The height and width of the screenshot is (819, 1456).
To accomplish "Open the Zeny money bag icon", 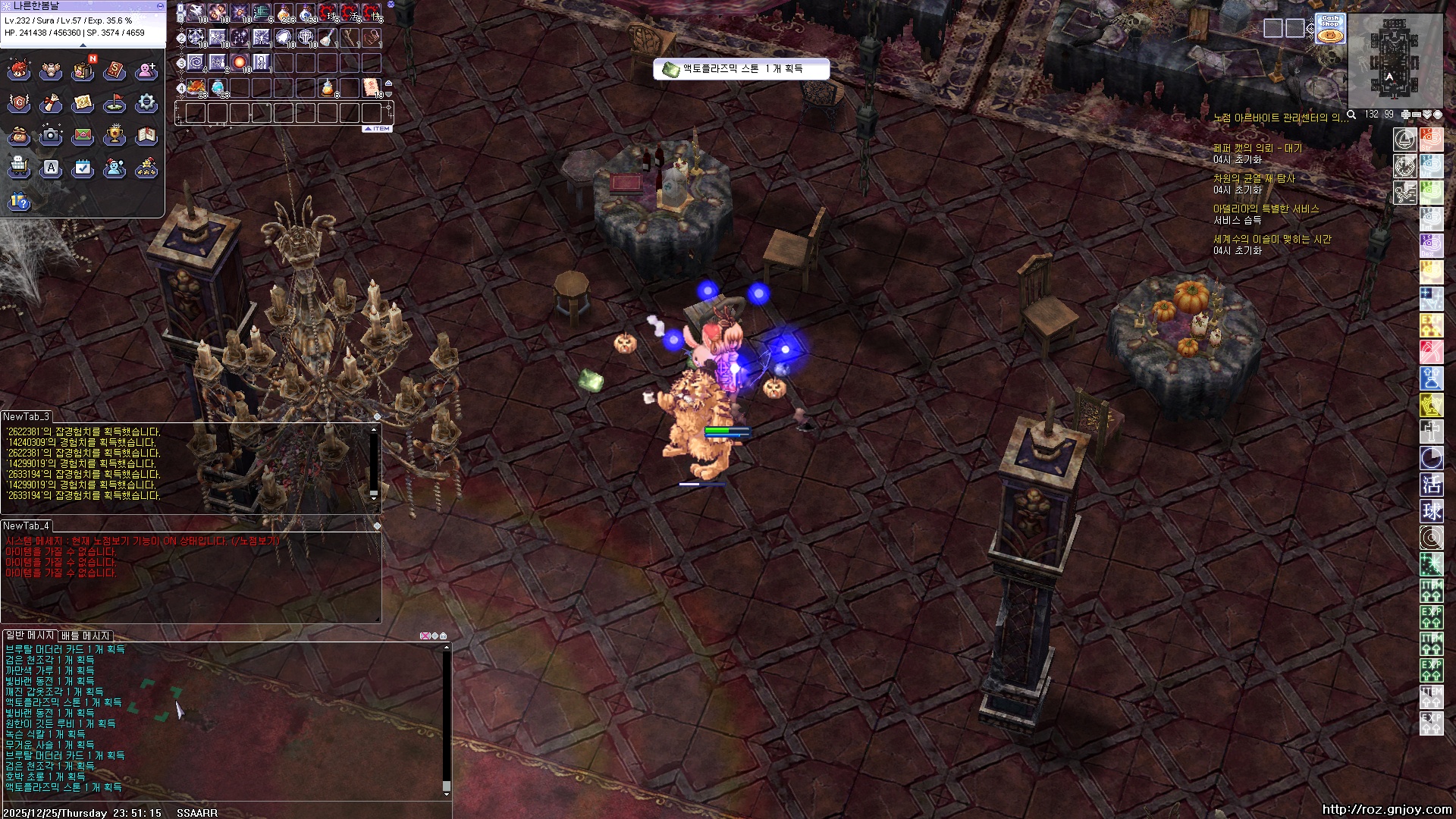I will click(x=19, y=135).
